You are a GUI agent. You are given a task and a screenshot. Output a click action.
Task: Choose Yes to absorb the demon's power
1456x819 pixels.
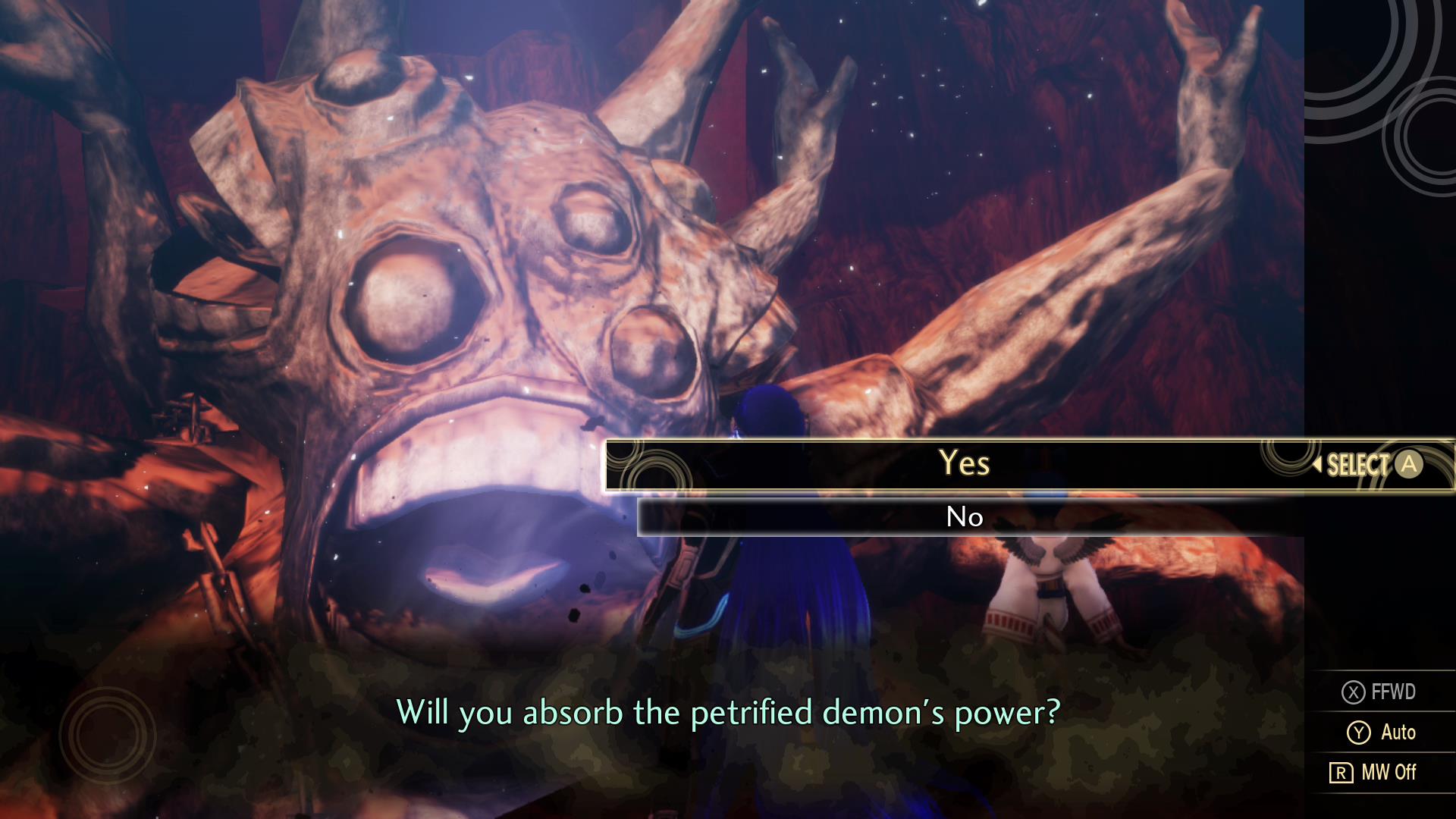coord(964,463)
